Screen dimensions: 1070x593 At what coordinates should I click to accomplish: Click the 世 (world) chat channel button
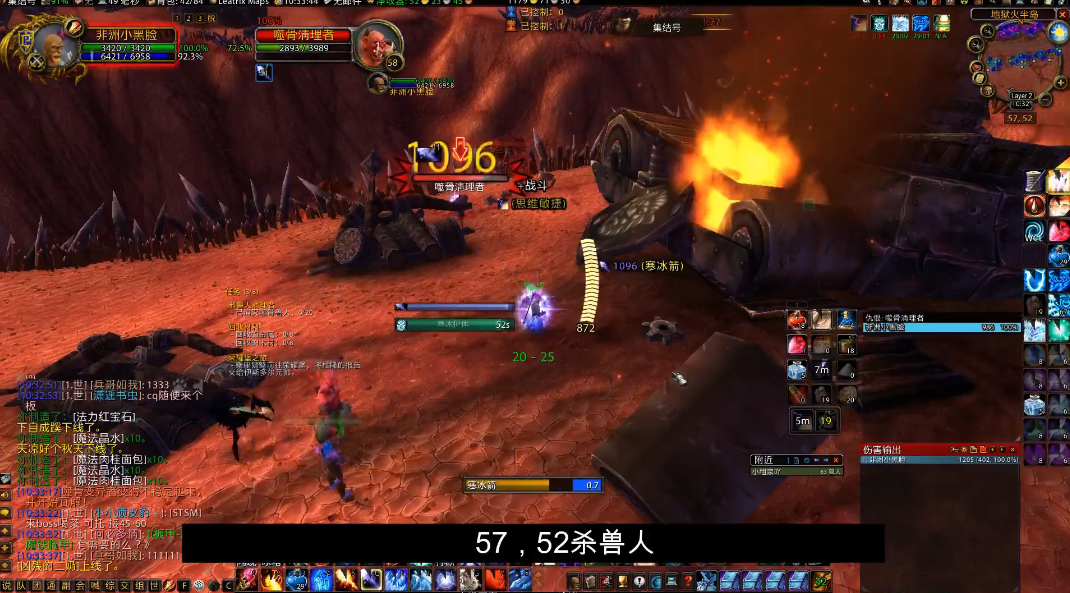click(x=155, y=585)
